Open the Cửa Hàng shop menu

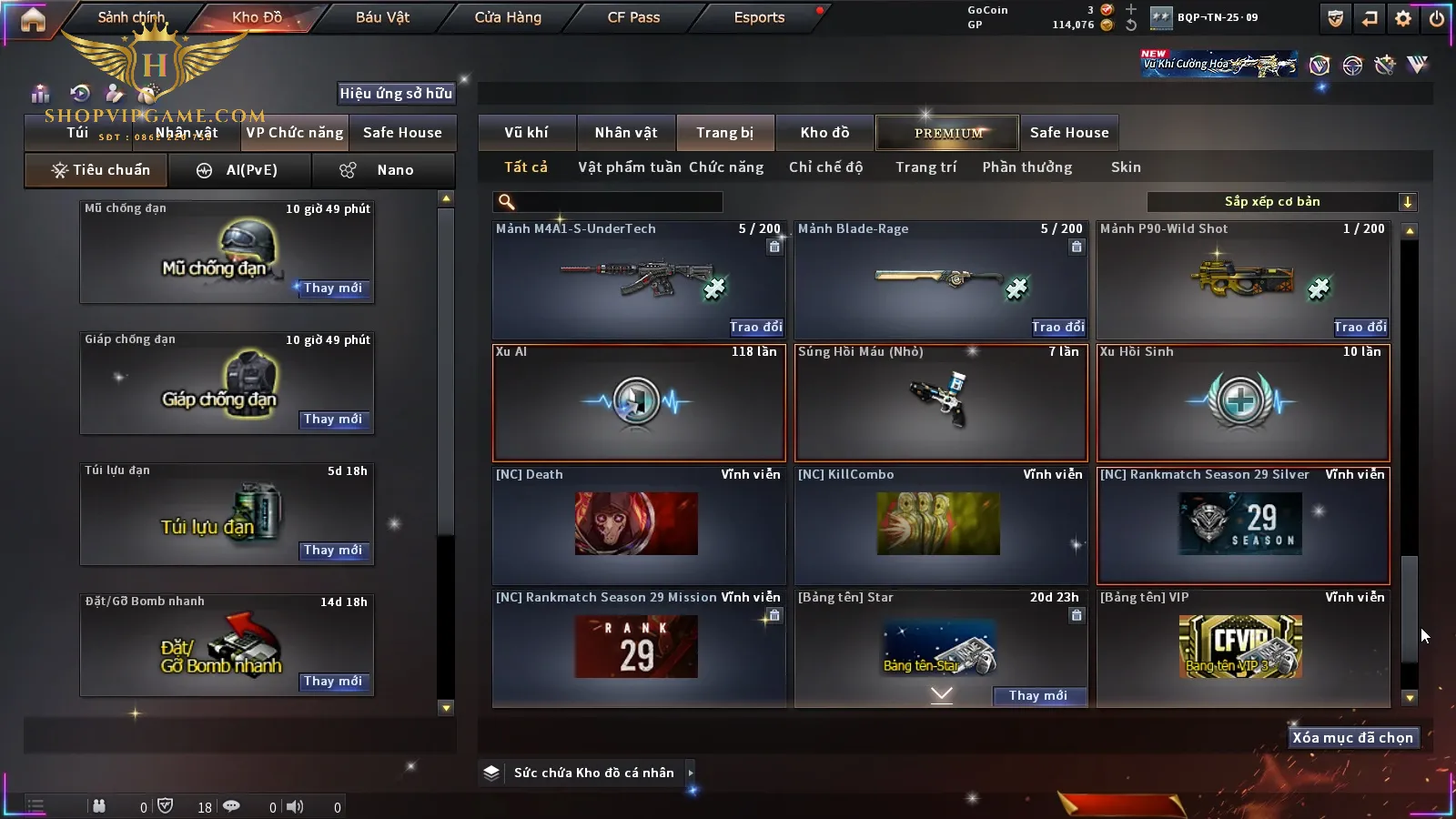click(x=508, y=17)
